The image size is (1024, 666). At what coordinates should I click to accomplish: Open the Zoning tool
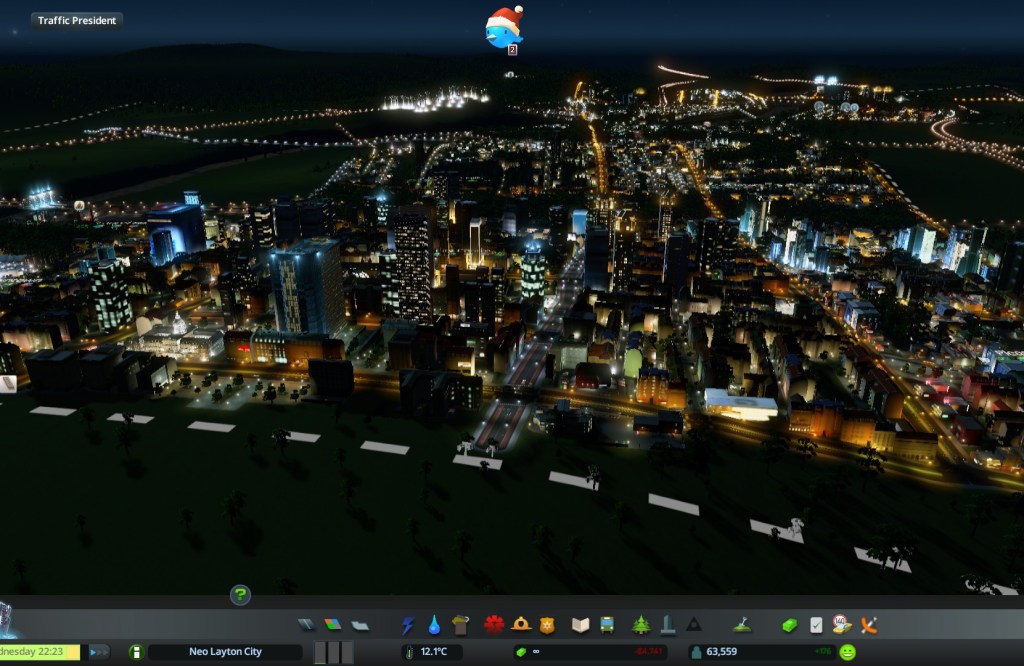coord(333,625)
